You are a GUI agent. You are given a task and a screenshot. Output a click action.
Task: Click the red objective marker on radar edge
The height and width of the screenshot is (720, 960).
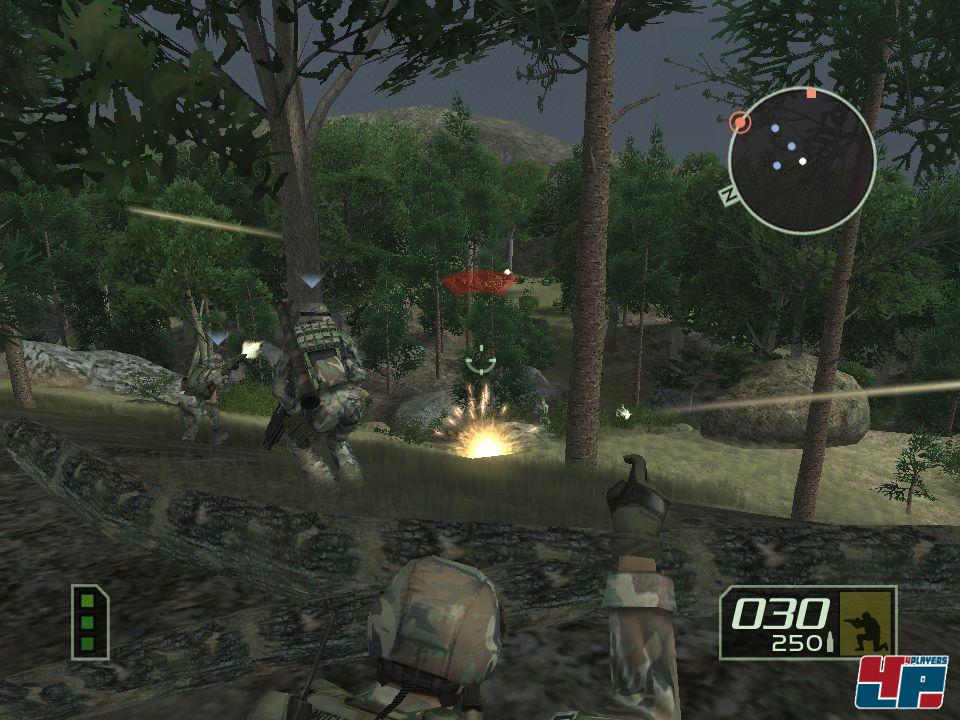click(x=740, y=122)
